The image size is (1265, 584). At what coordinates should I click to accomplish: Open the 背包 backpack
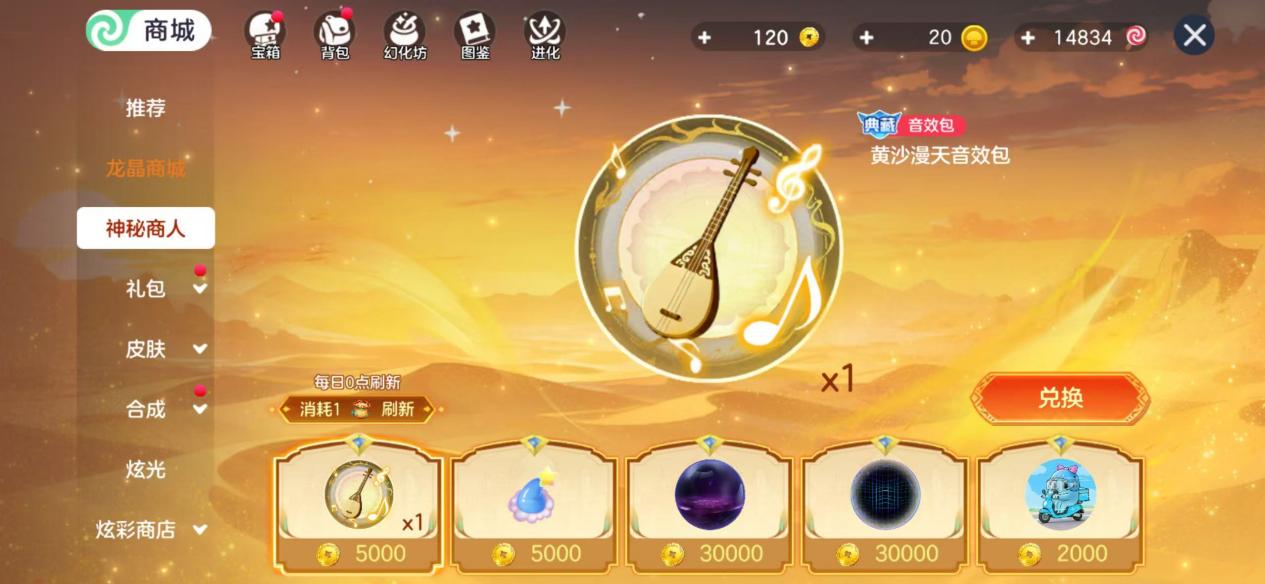334,35
